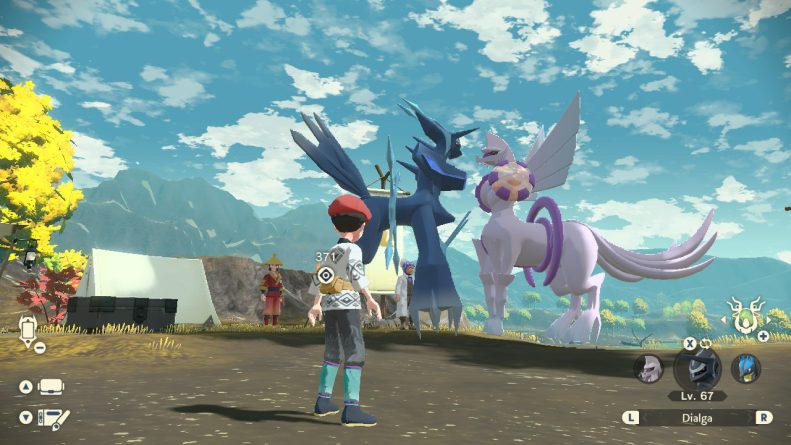This screenshot has height=445, width=791.
Task: Choose the Palkia party icon
Action: (650, 368)
